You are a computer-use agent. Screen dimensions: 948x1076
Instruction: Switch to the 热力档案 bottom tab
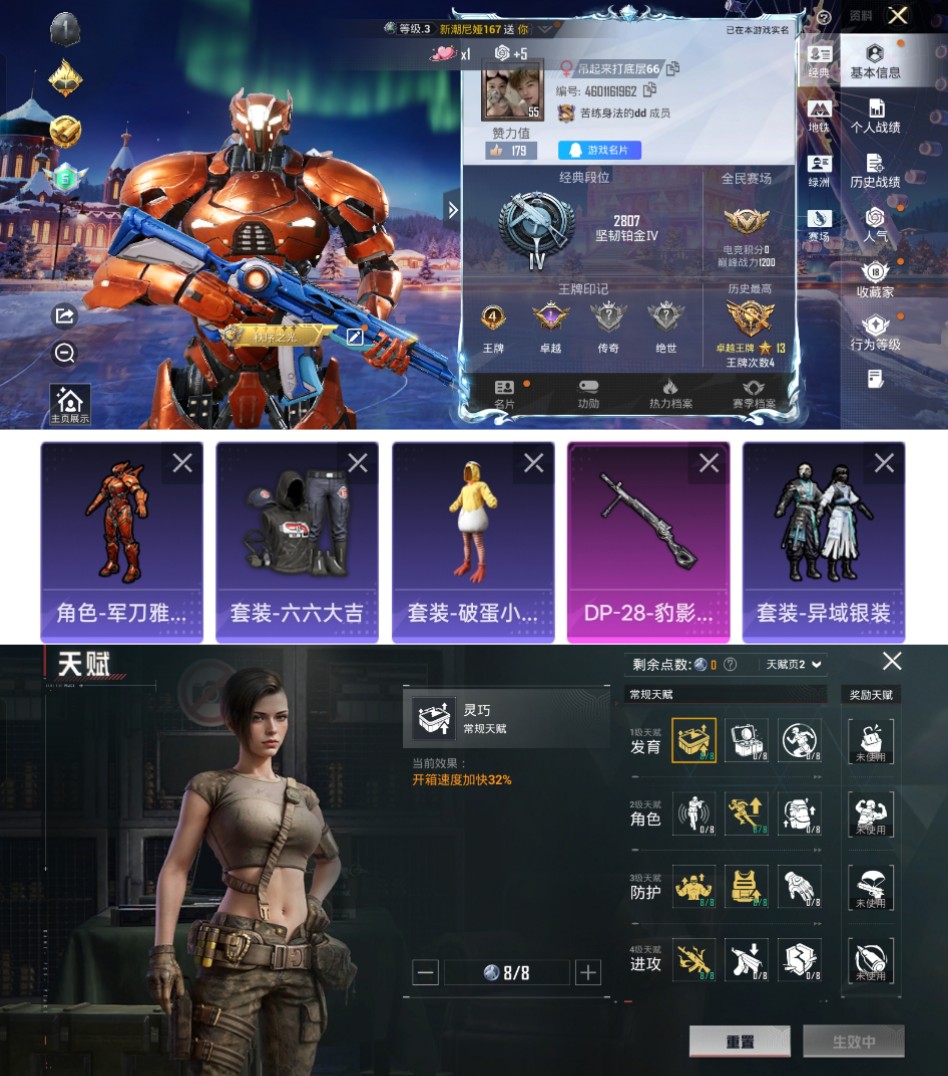(669, 393)
